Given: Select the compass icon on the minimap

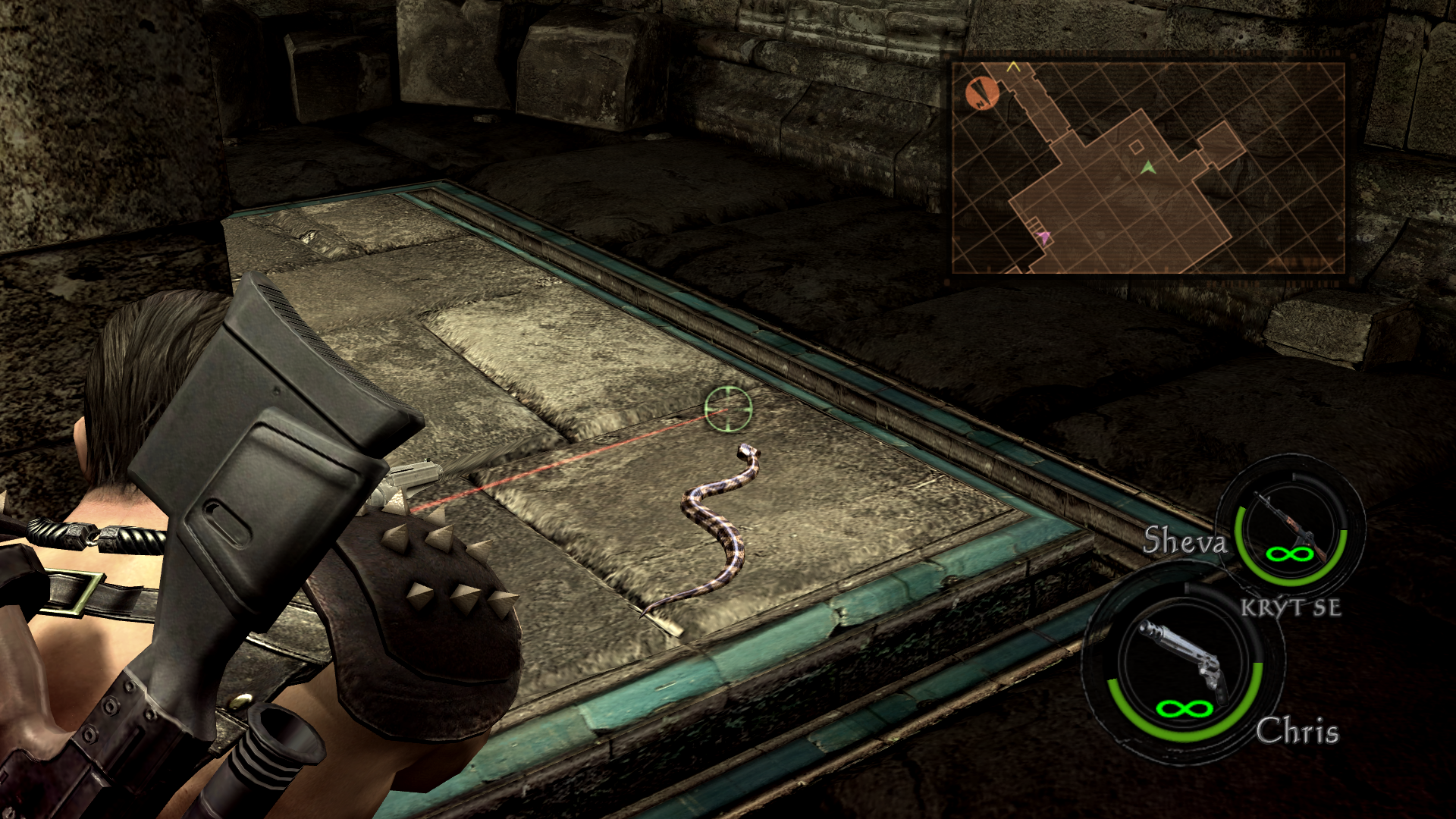Looking at the screenshot, I should tap(982, 93).
